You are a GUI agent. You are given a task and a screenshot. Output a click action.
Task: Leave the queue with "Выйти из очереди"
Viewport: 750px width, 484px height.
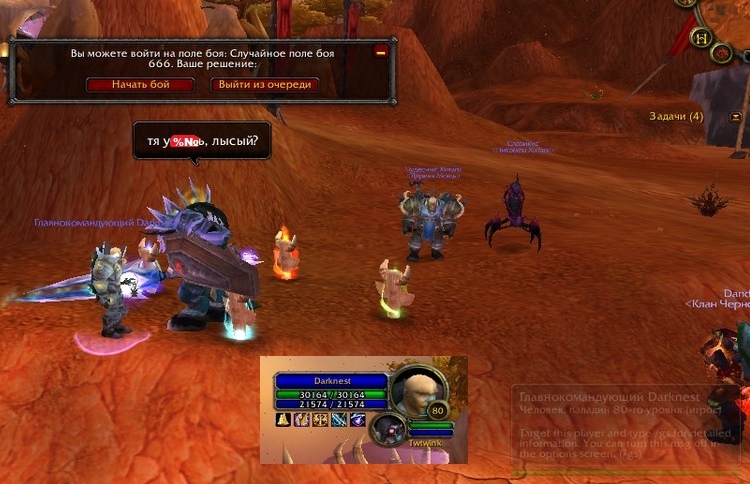[264, 85]
